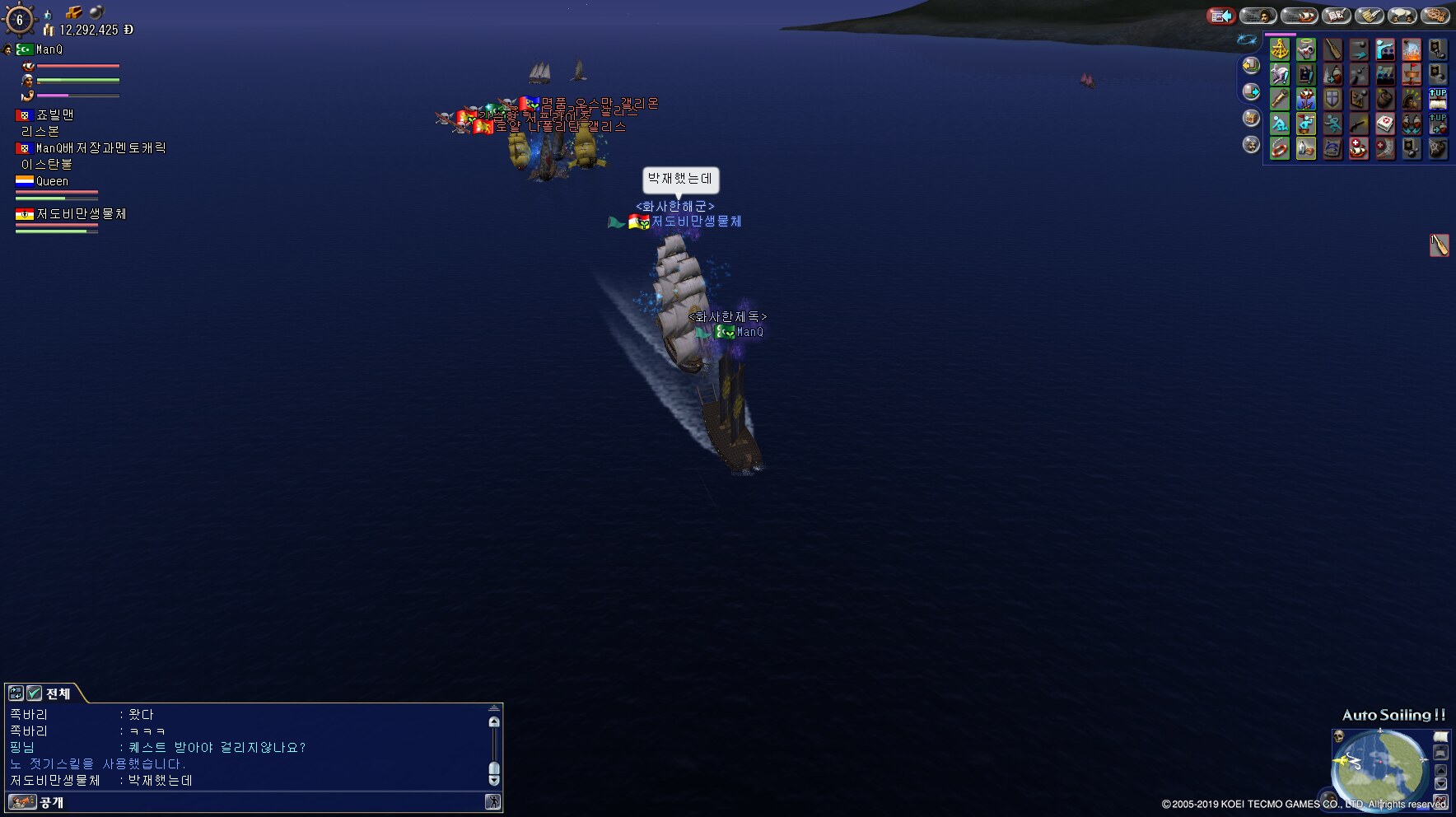The height and width of the screenshot is (817, 1456).
Task: Collapse the menu bar with the red arrow button
Action: (x=1221, y=16)
